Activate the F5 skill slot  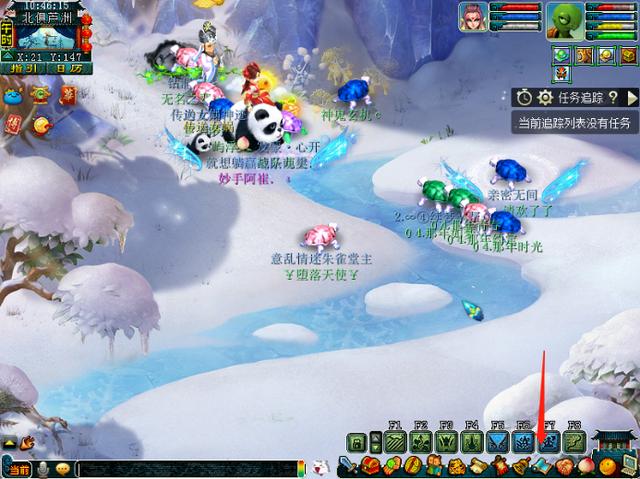point(497,441)
